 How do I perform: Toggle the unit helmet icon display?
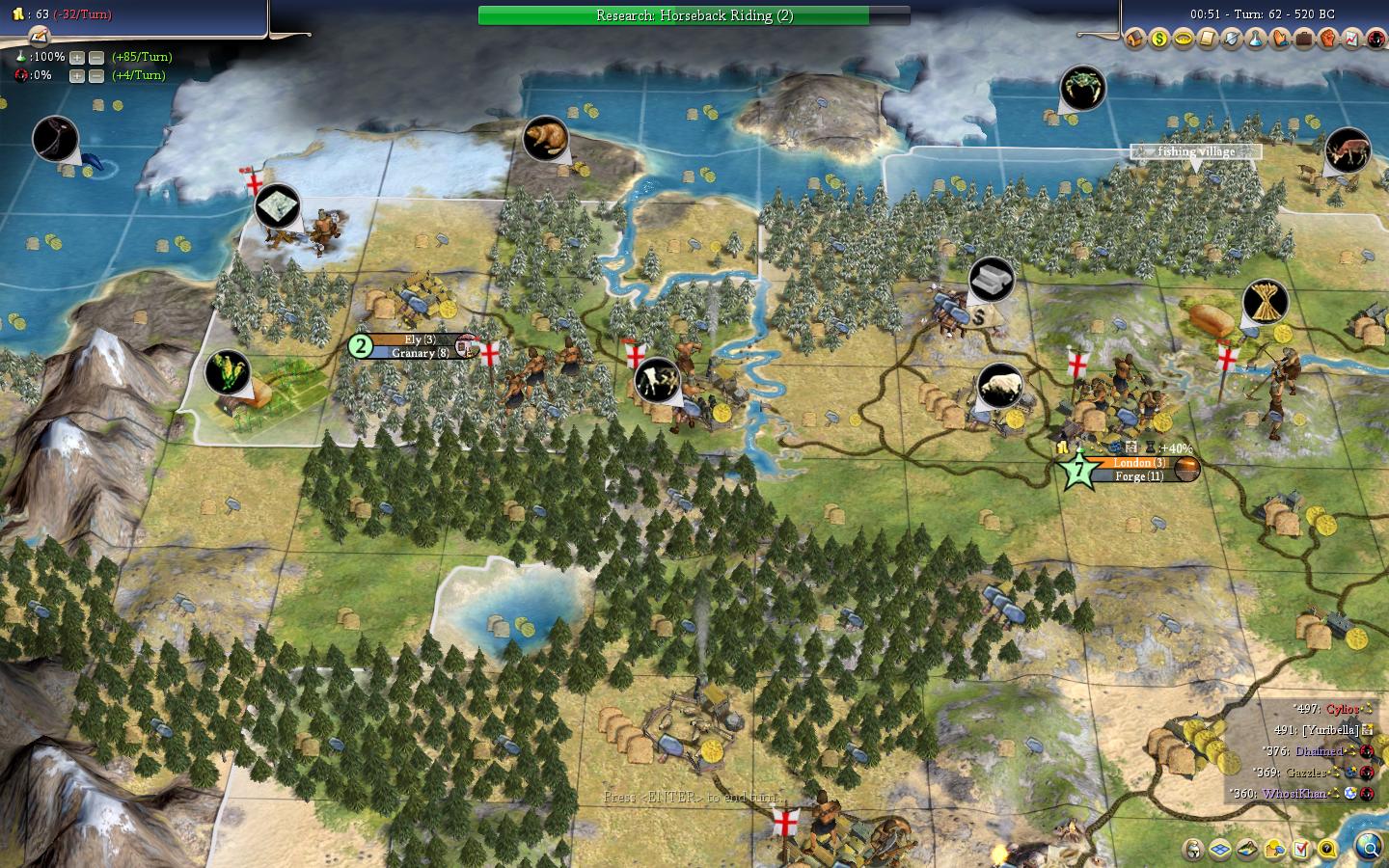[1194, 850]
